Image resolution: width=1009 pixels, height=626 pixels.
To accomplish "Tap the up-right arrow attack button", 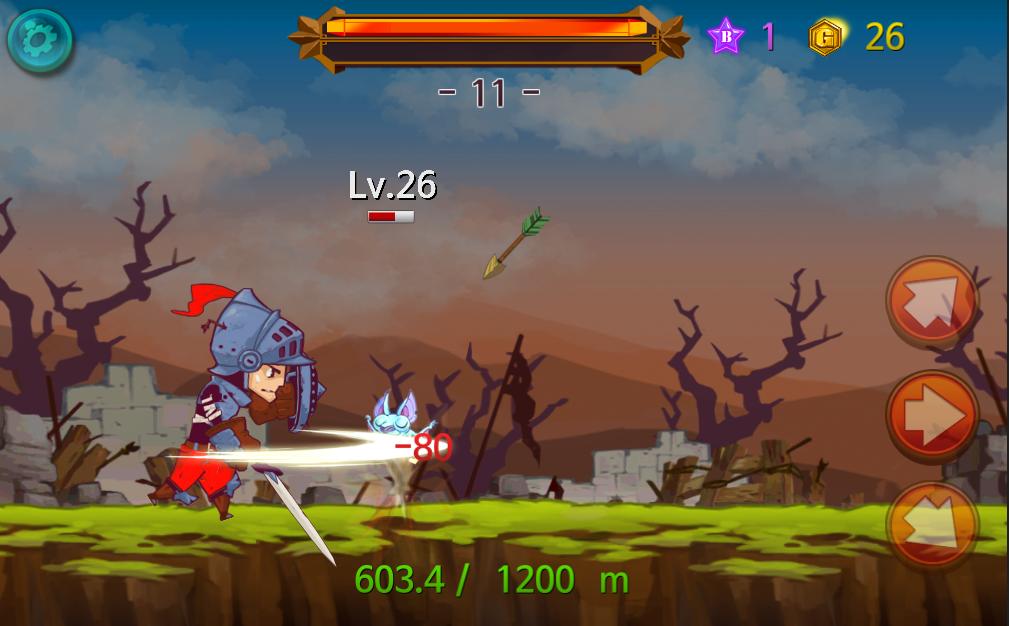I will click(x=932, y=302).
